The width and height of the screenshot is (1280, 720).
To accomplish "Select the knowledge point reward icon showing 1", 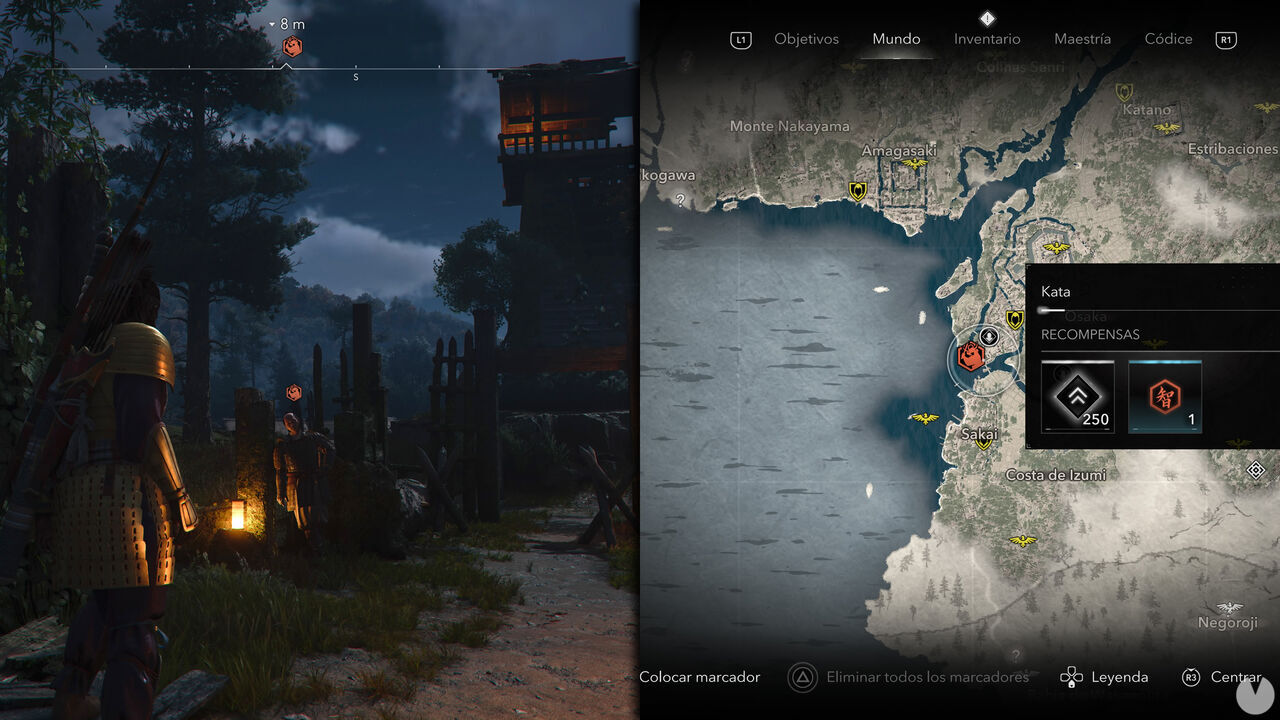I will [x=1165, y=397].
